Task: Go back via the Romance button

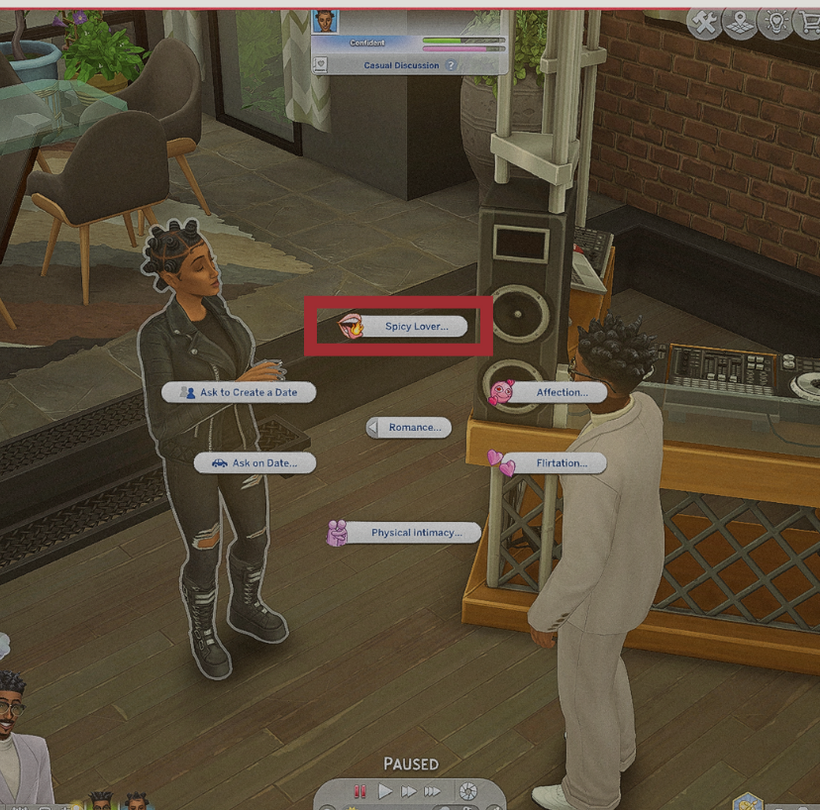Action: tap(409, 428)
